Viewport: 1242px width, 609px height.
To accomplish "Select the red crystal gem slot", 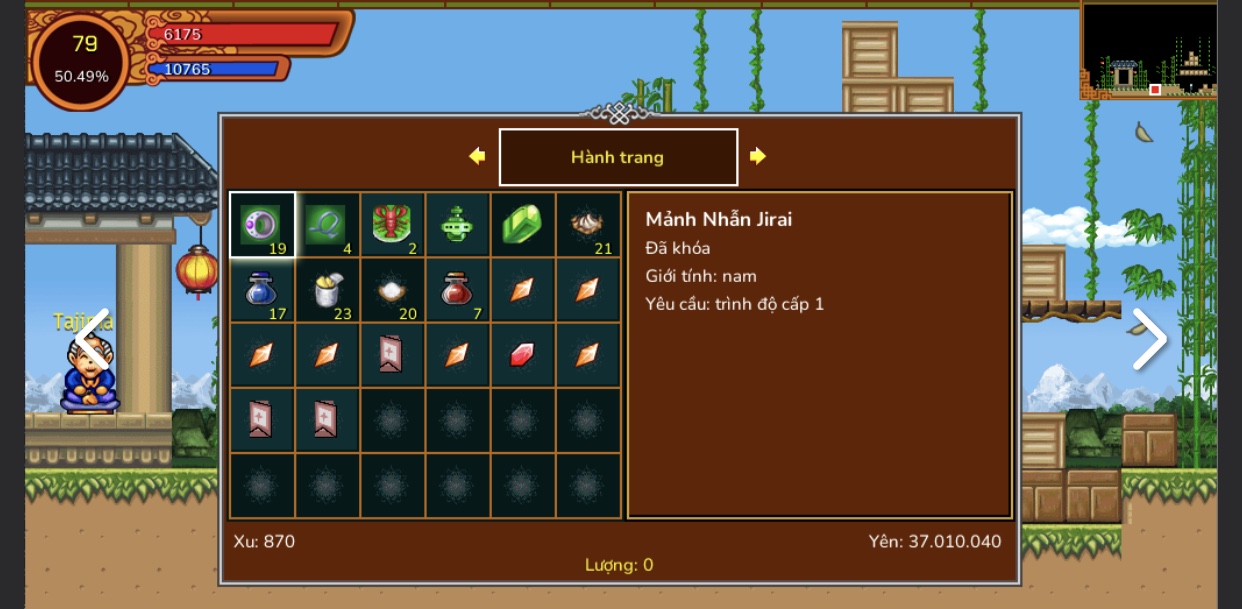I will coord(522,355).
